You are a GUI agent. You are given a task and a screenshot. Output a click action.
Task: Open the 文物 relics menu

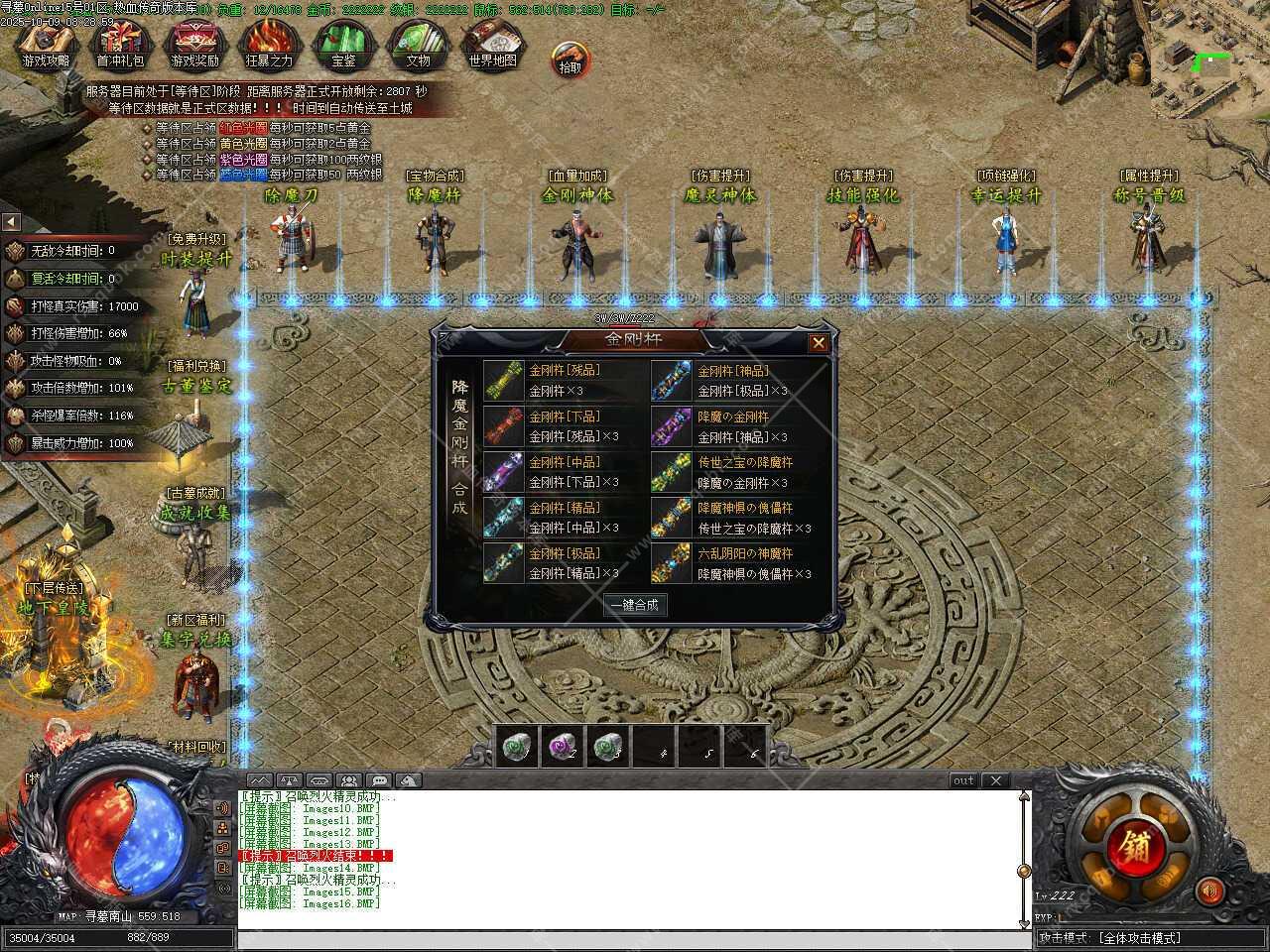(x=418, y=46)
